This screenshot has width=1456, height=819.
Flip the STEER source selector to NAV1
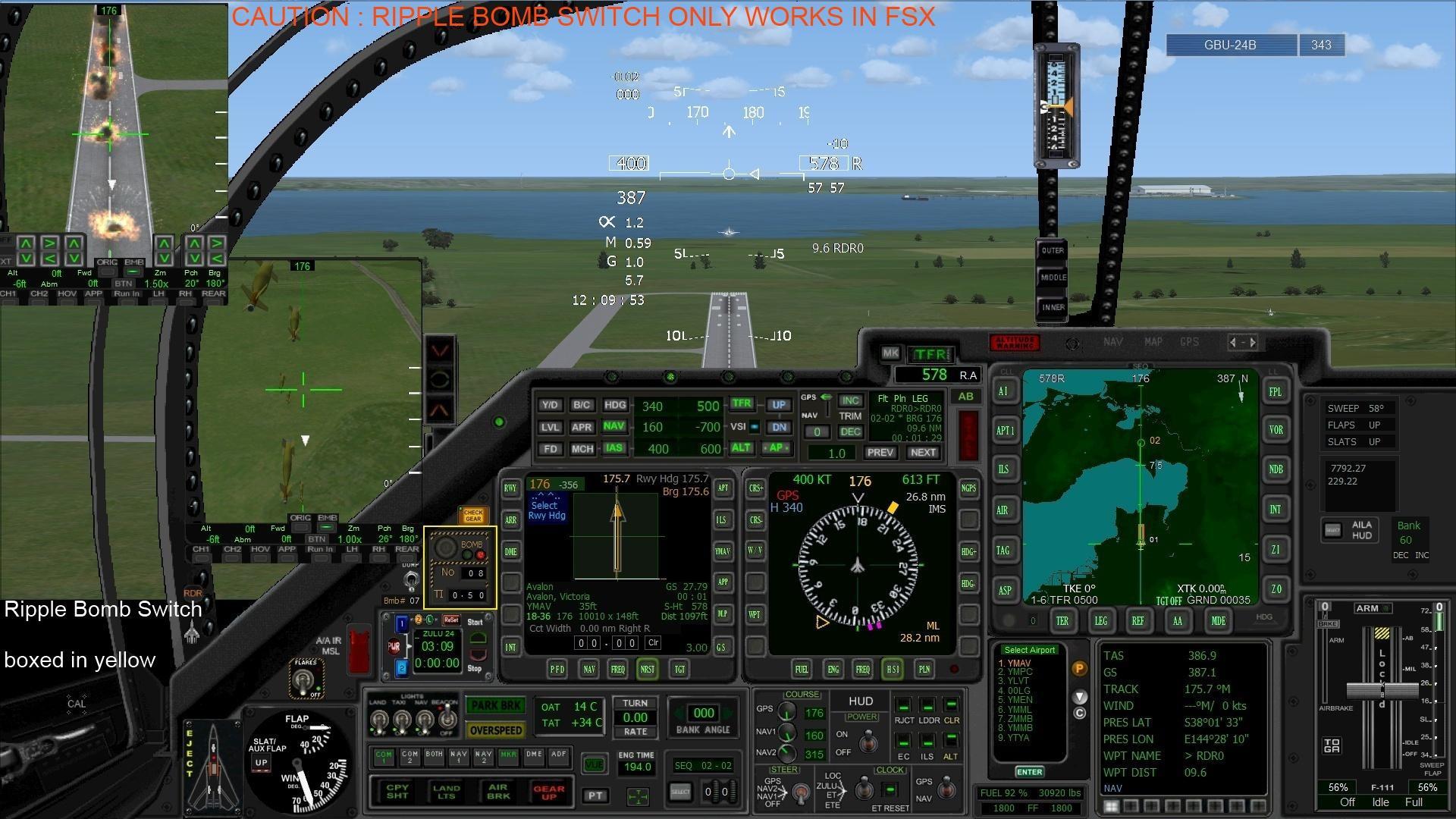pos(799,792)
